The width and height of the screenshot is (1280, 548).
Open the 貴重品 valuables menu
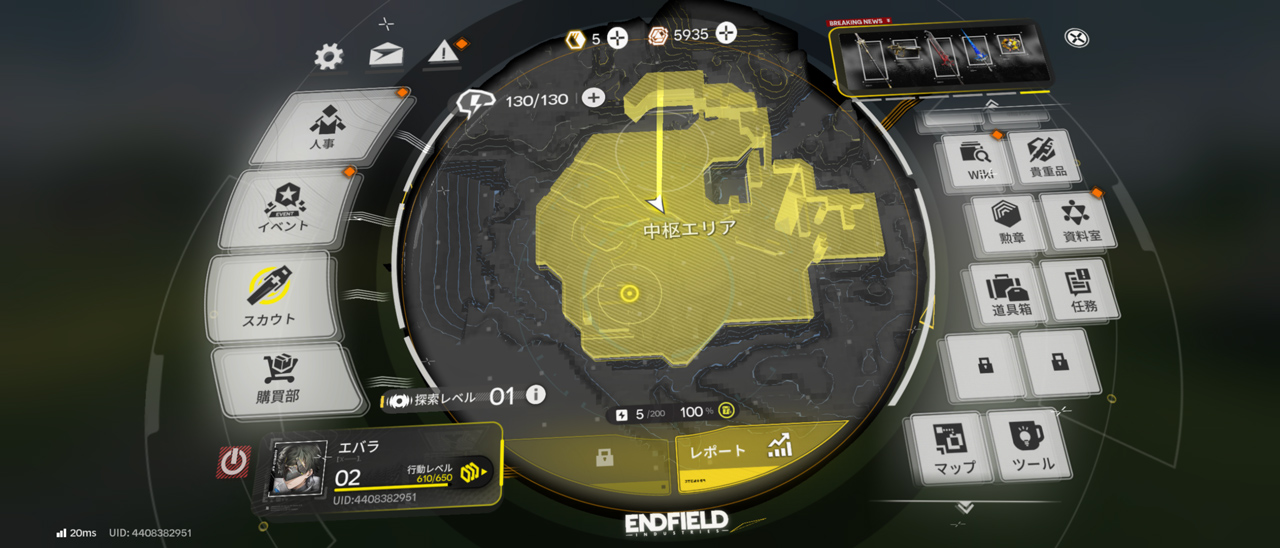pos(1045,157)
